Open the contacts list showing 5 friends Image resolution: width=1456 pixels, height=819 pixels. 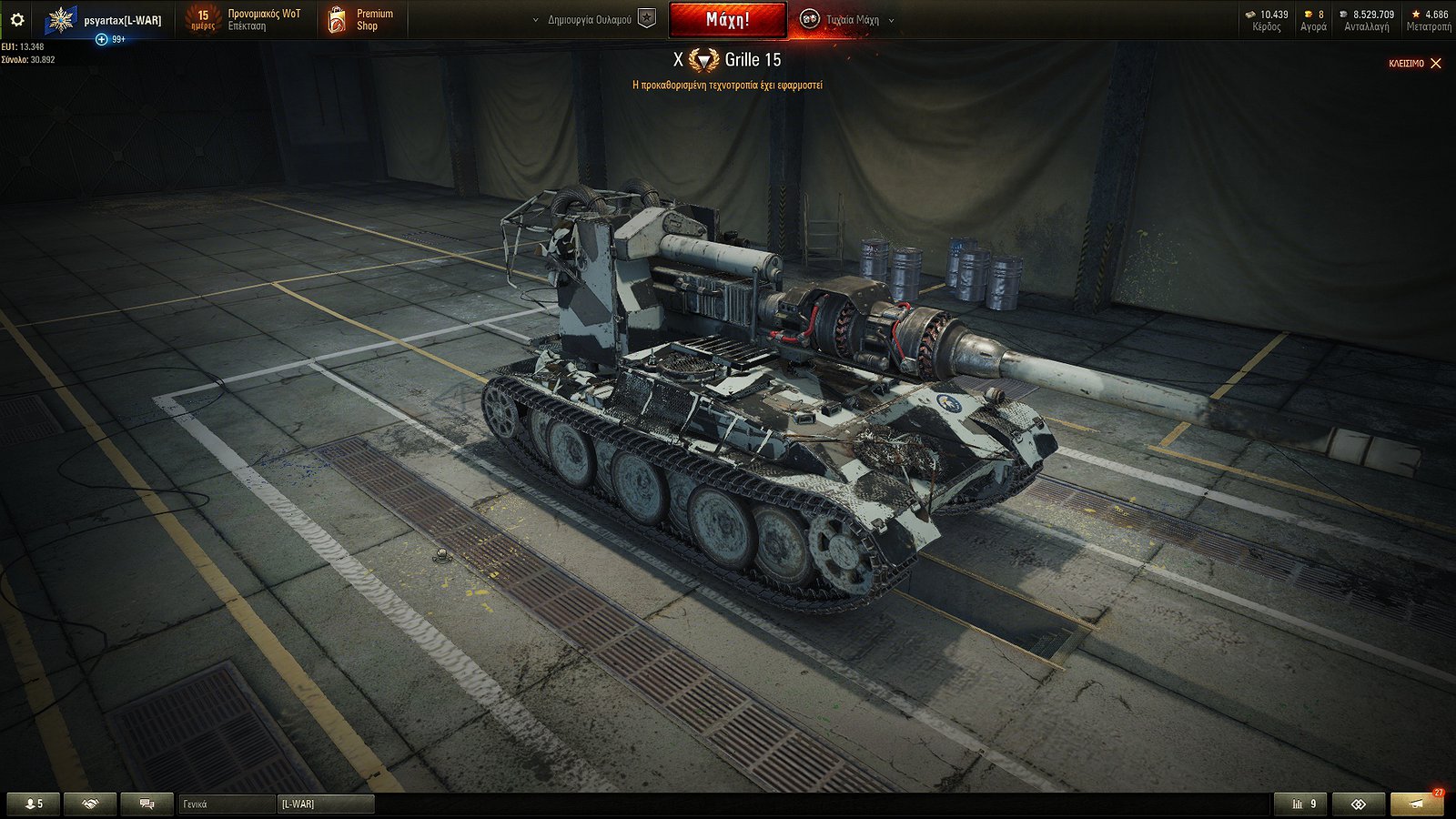[x=35, y=804]
